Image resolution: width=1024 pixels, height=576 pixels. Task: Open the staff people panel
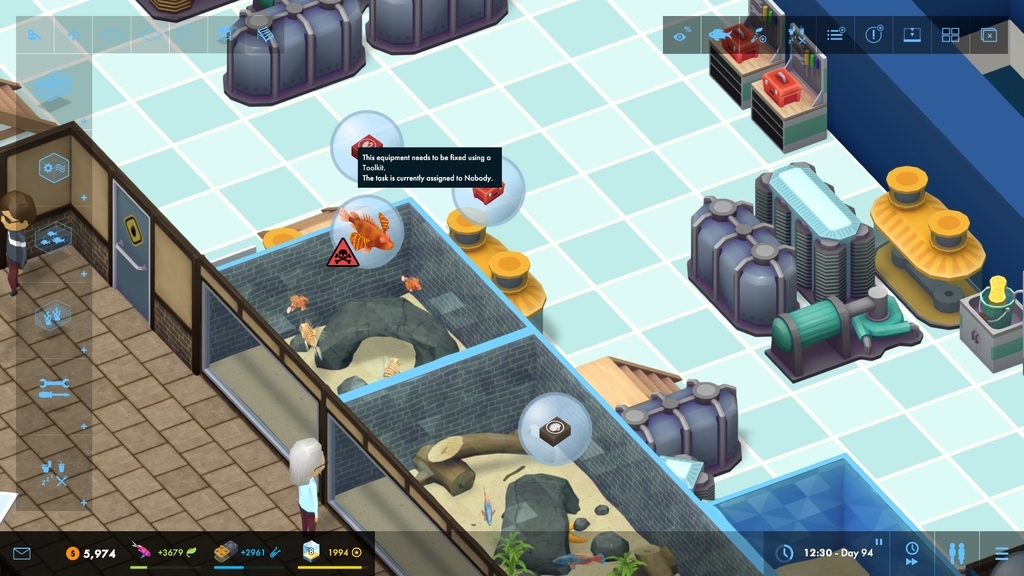(956, 552)
